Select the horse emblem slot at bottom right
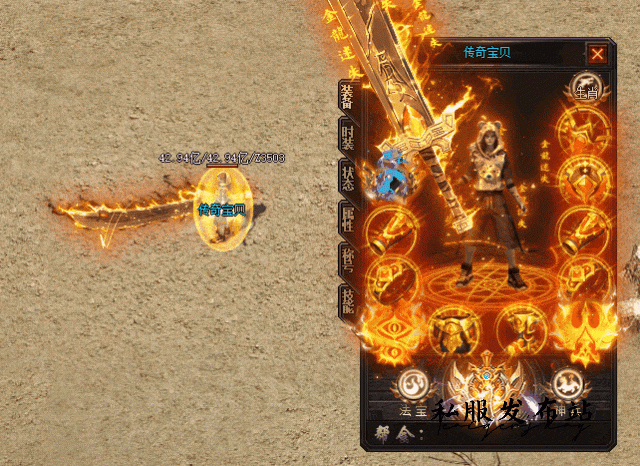This screenshot has width=640, height=466. pyautogui.click(x=567, y=384)
